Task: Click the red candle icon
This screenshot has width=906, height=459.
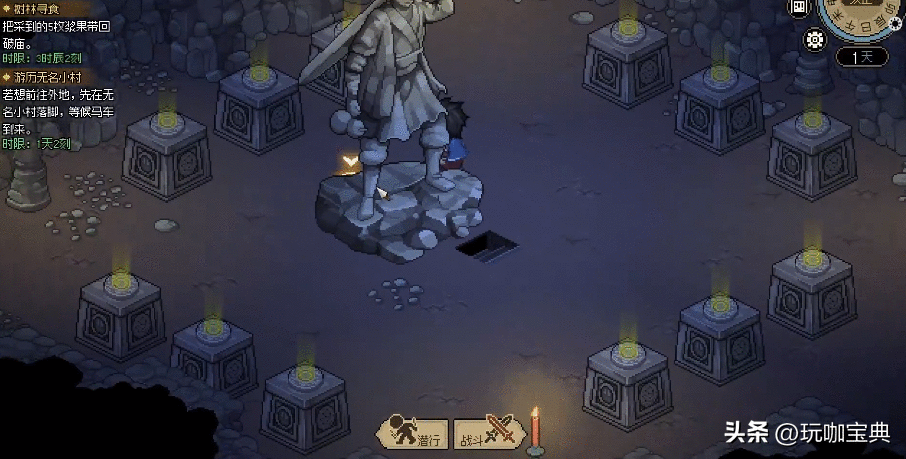Action: point(535,430)
